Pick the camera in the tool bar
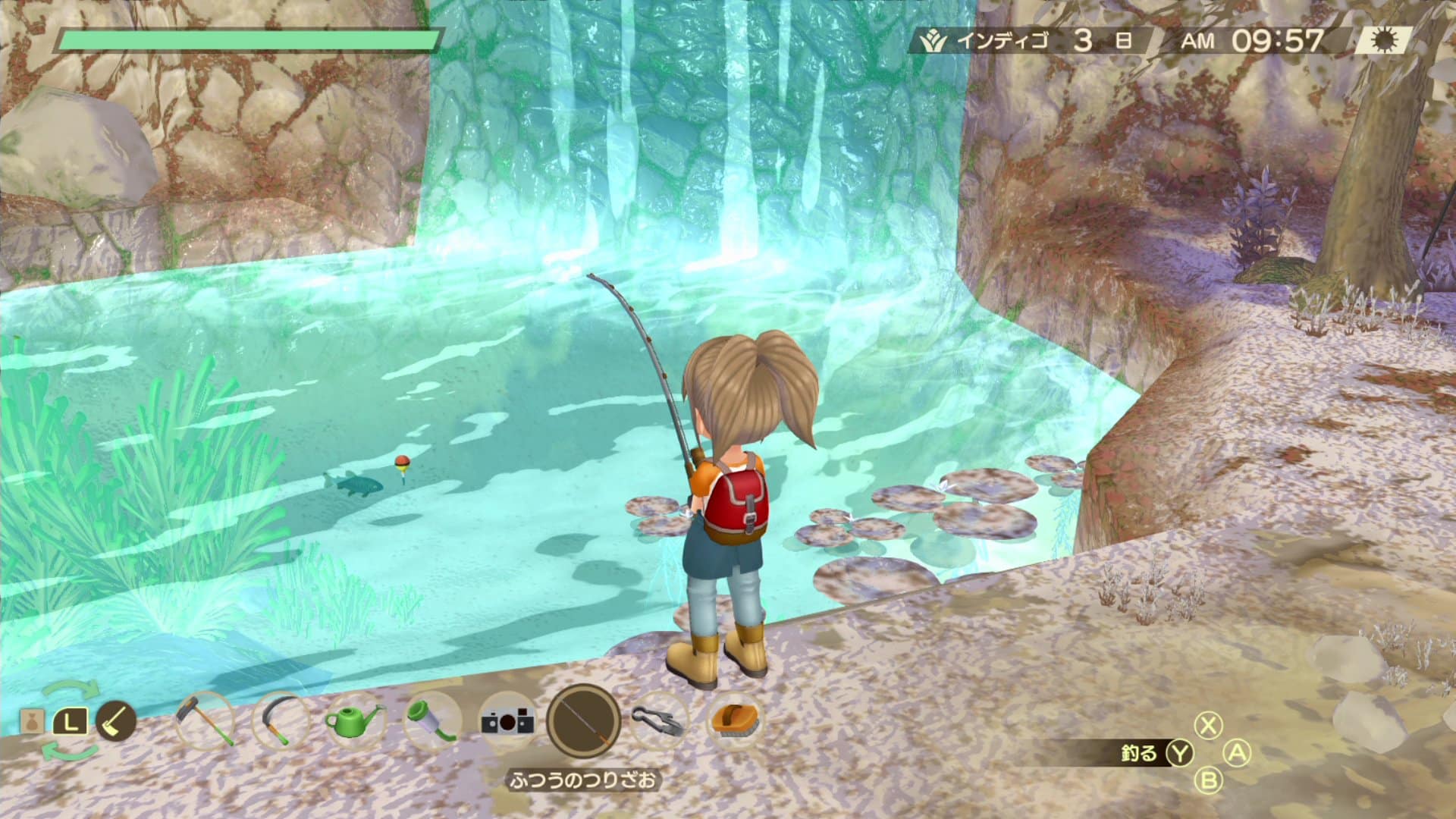 (507, 720)
